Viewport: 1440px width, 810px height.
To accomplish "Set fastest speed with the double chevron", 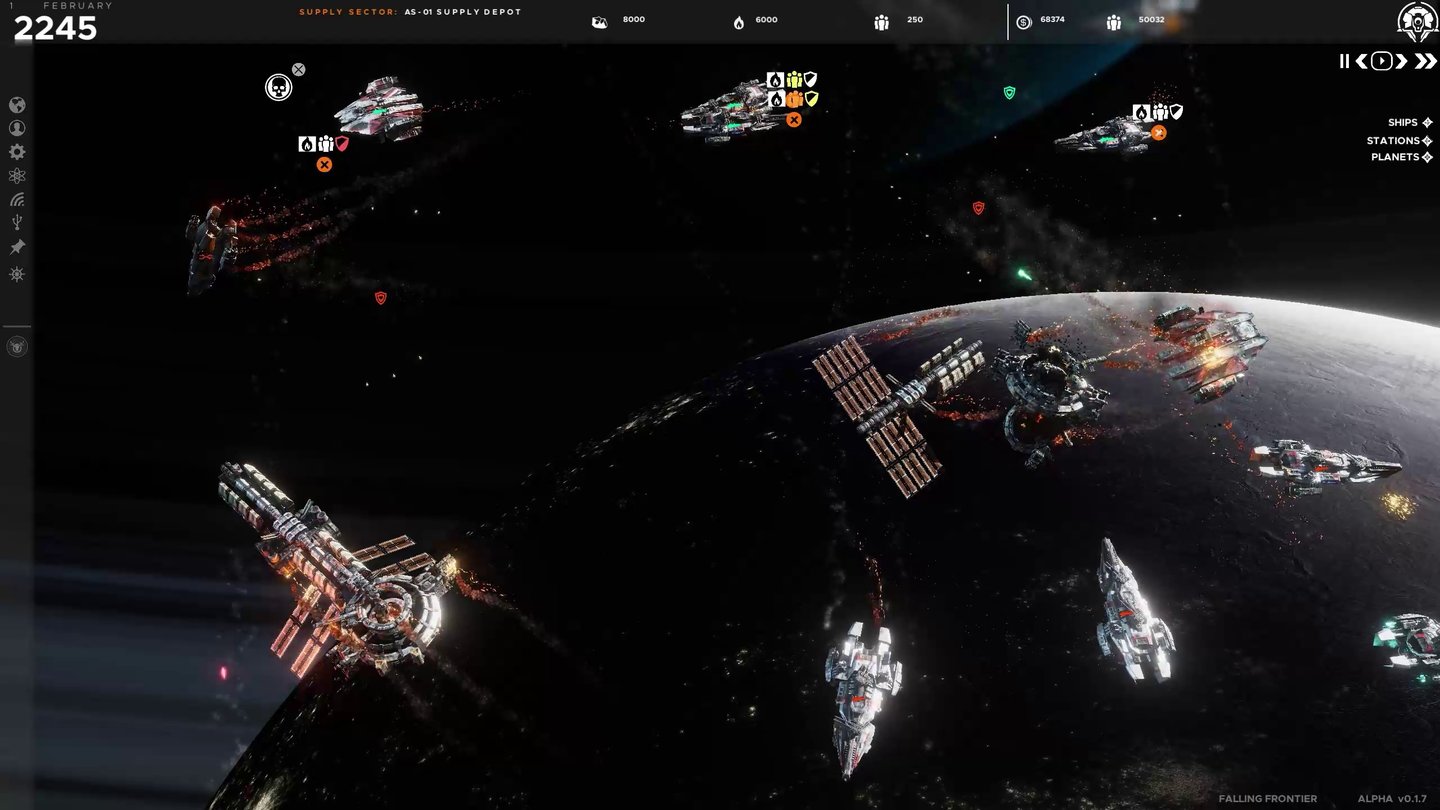I will coord(1424,61).
